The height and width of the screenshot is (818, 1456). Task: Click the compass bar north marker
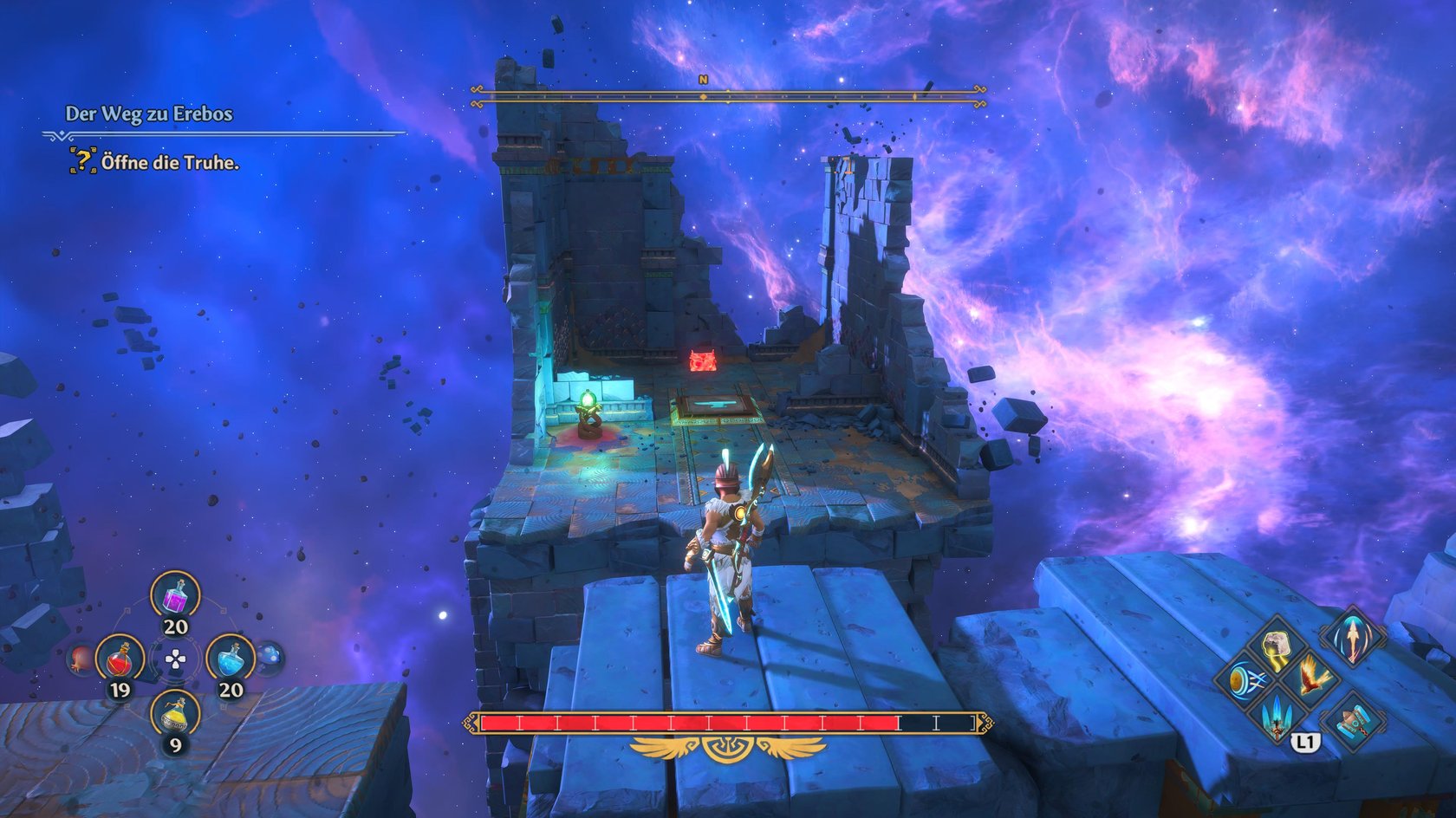[703, 80]
